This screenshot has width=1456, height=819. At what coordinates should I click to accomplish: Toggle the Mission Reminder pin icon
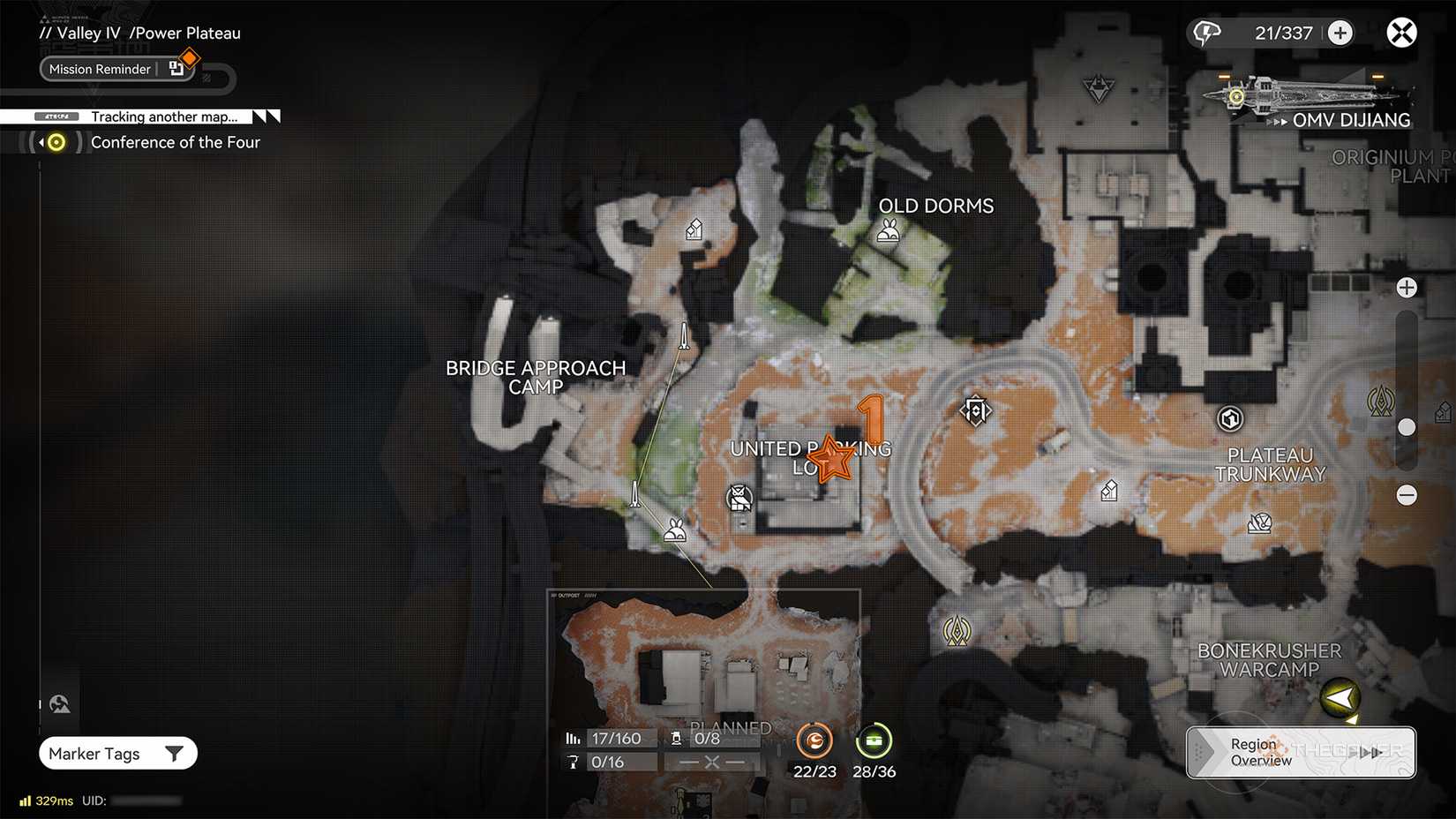175,68
